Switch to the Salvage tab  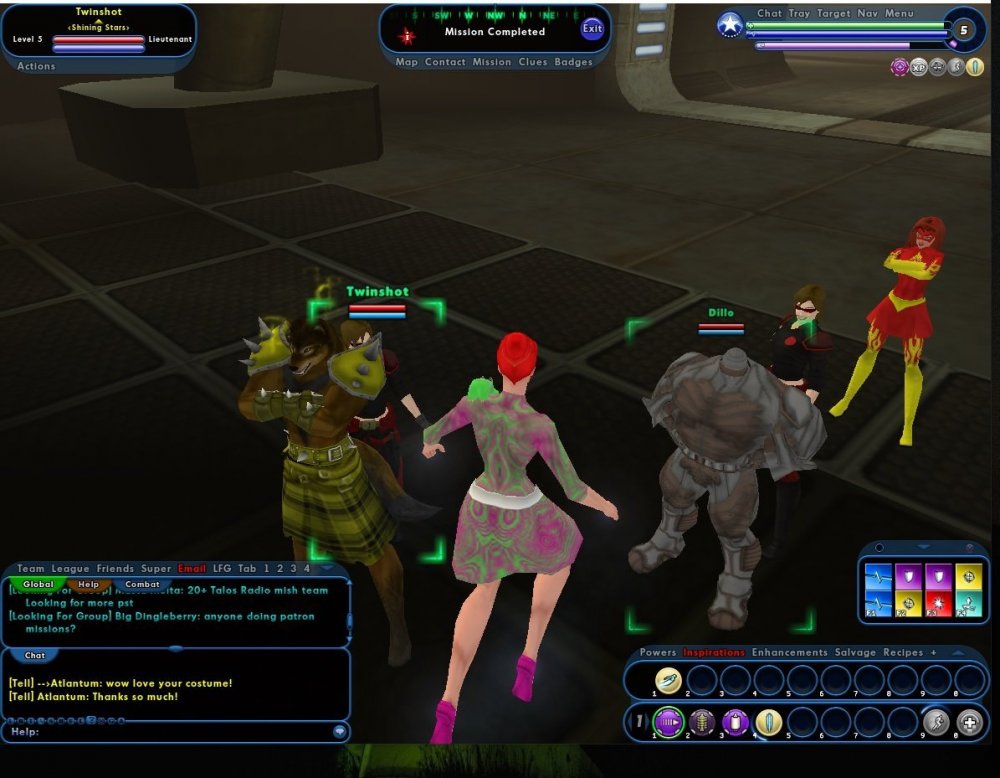855,653
